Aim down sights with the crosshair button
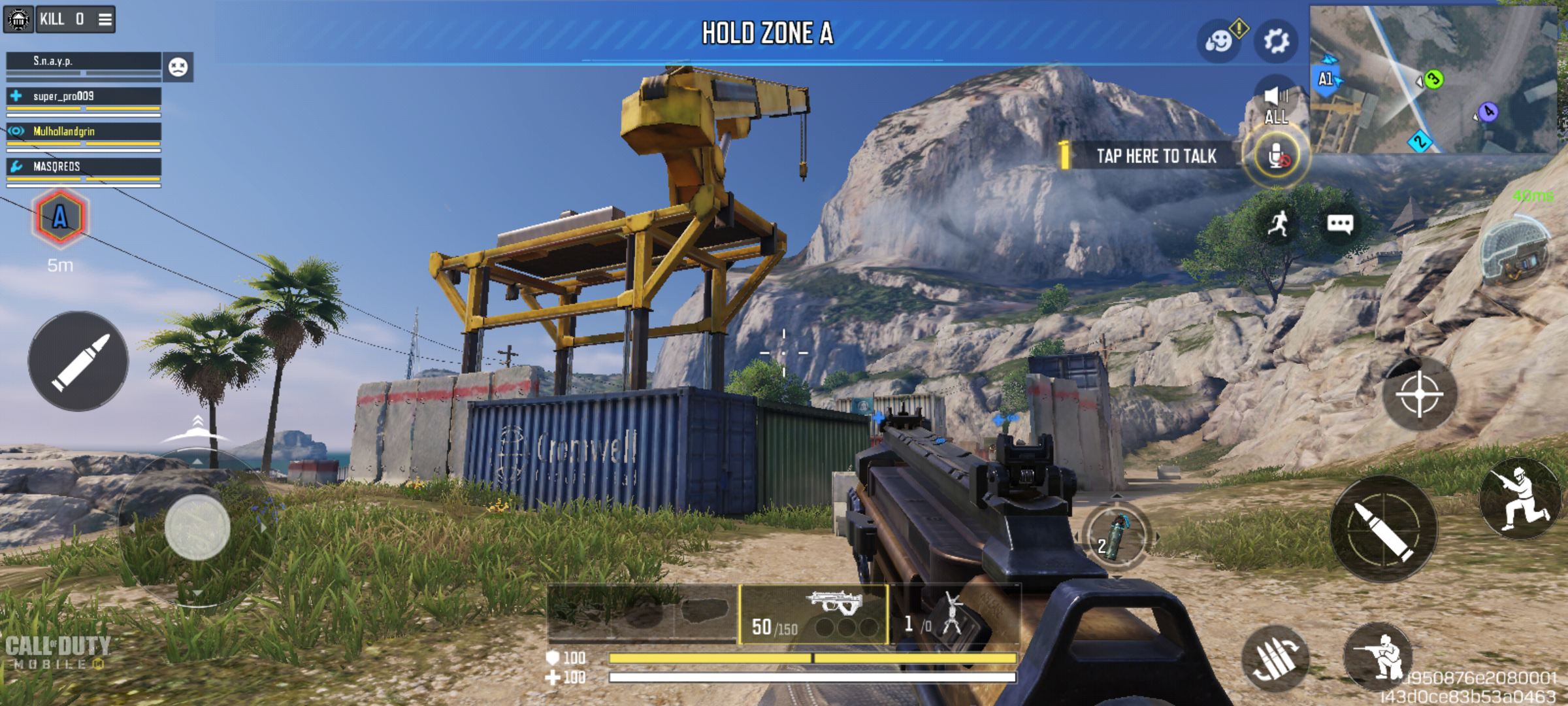Viewport: 1568px width, 706px height. [x=1419, y=394]
